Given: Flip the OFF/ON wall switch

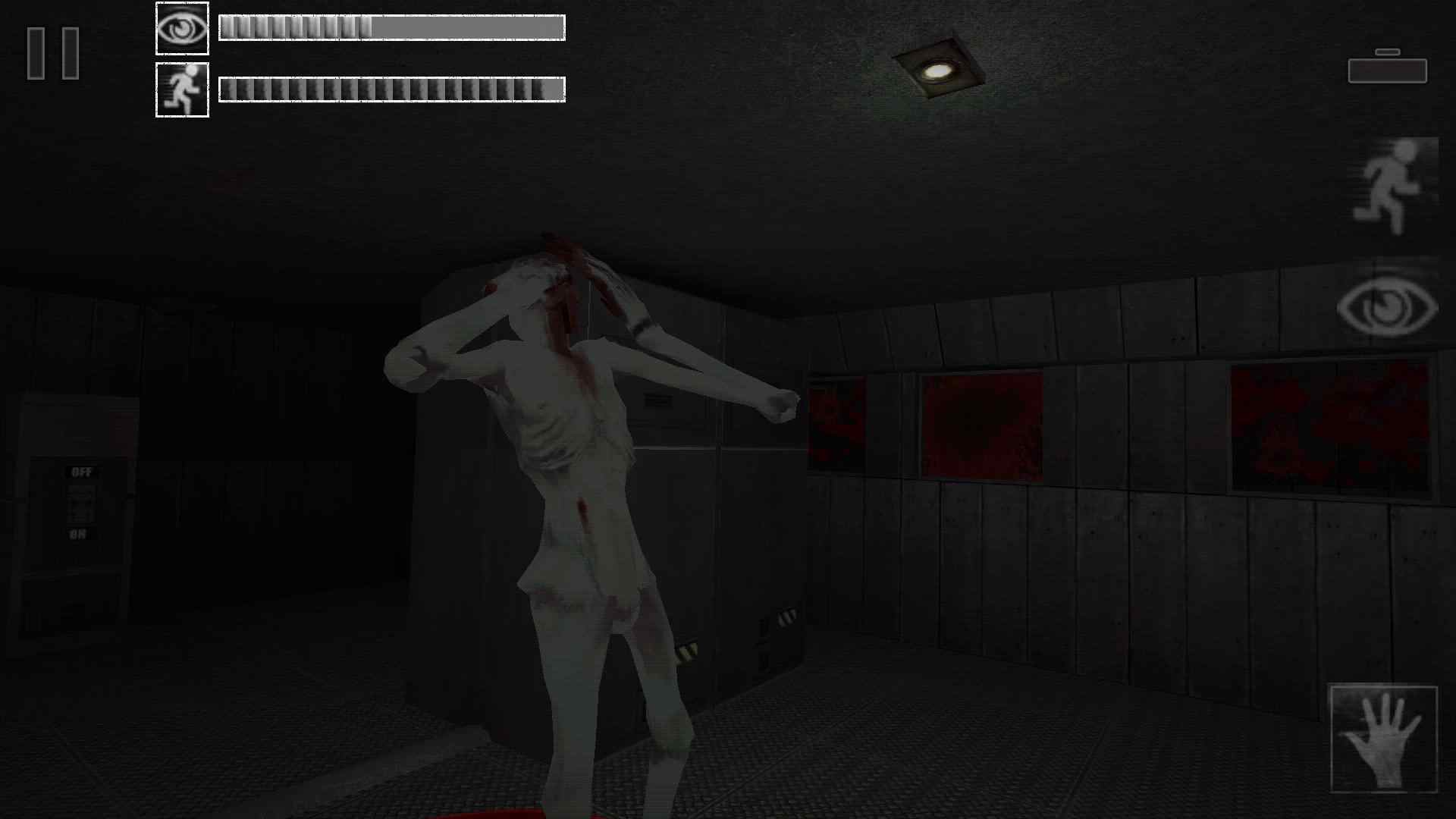Looking at the screenshot, I should (80, 504).
